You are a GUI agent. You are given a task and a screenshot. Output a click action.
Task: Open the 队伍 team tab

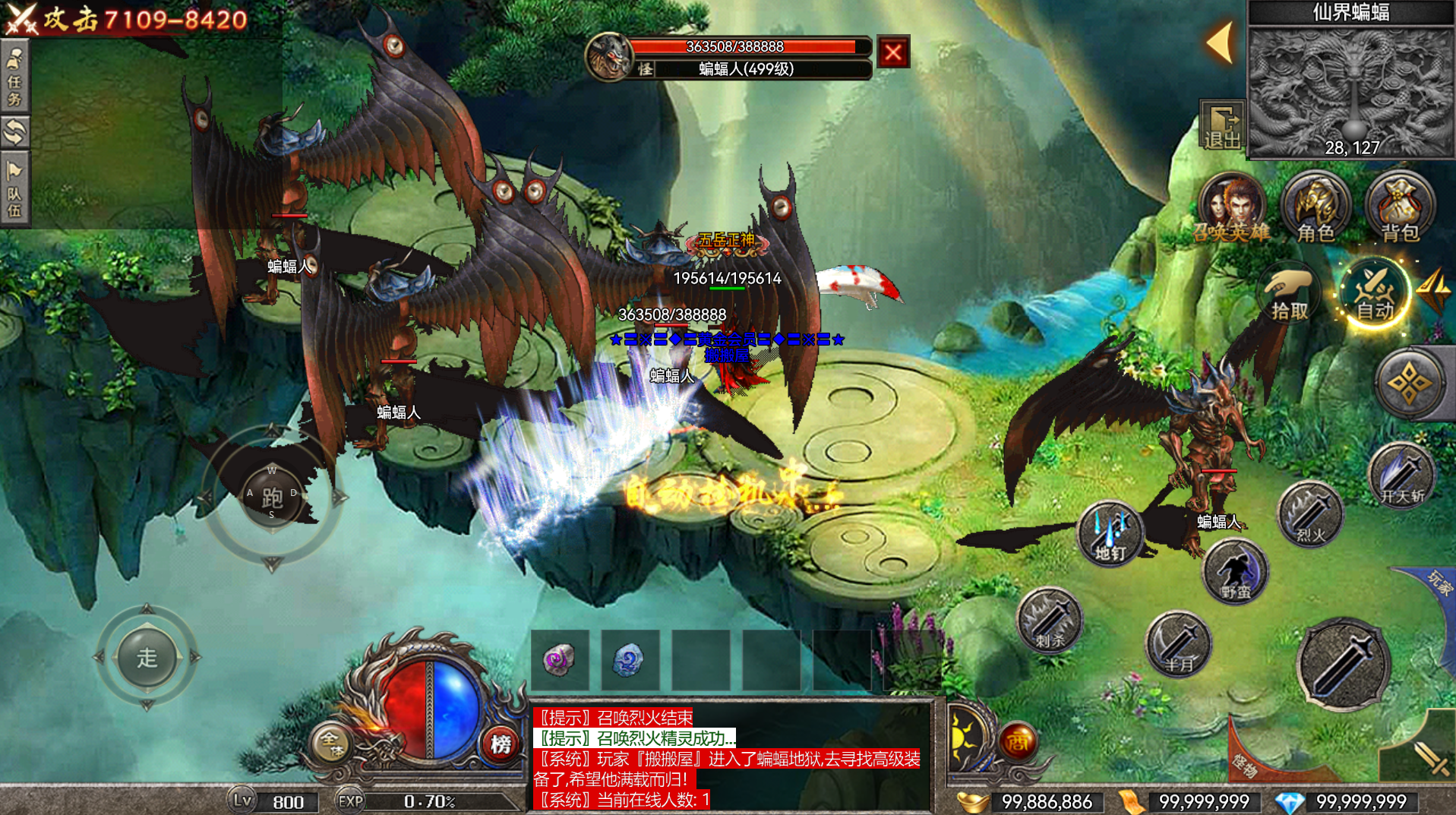[14, 190]
